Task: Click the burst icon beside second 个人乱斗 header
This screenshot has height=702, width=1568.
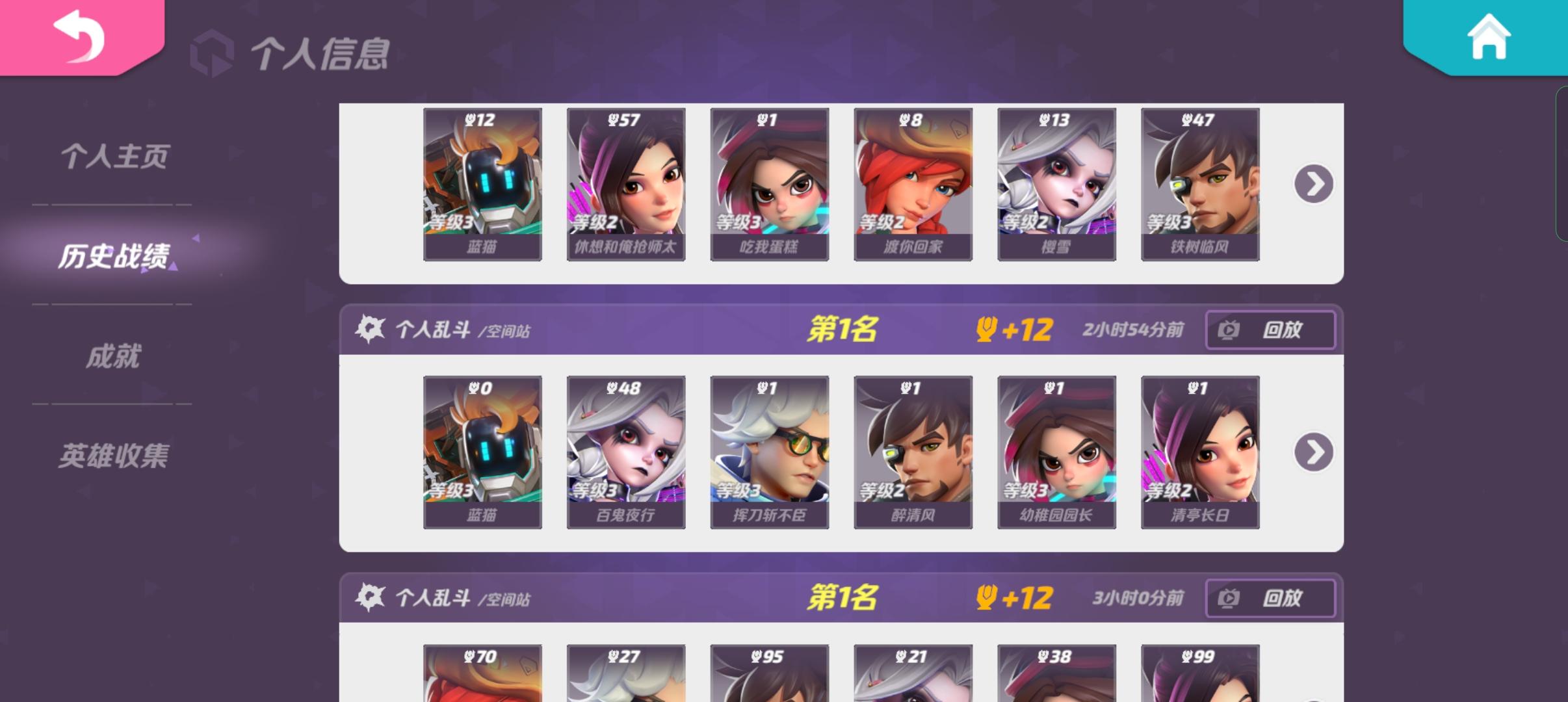Action: [369, 598]
